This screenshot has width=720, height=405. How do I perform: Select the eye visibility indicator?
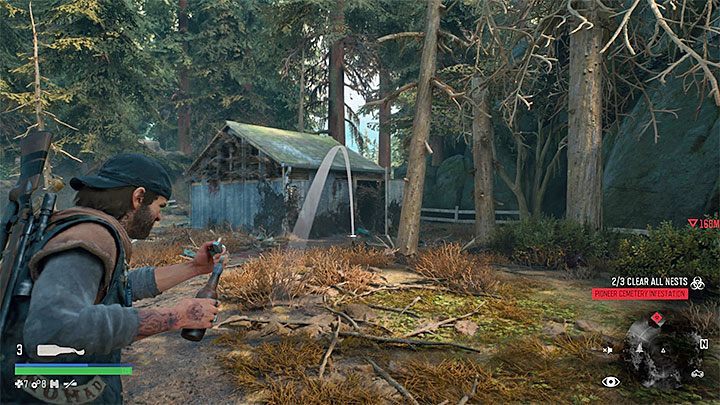tap(610, 381)
